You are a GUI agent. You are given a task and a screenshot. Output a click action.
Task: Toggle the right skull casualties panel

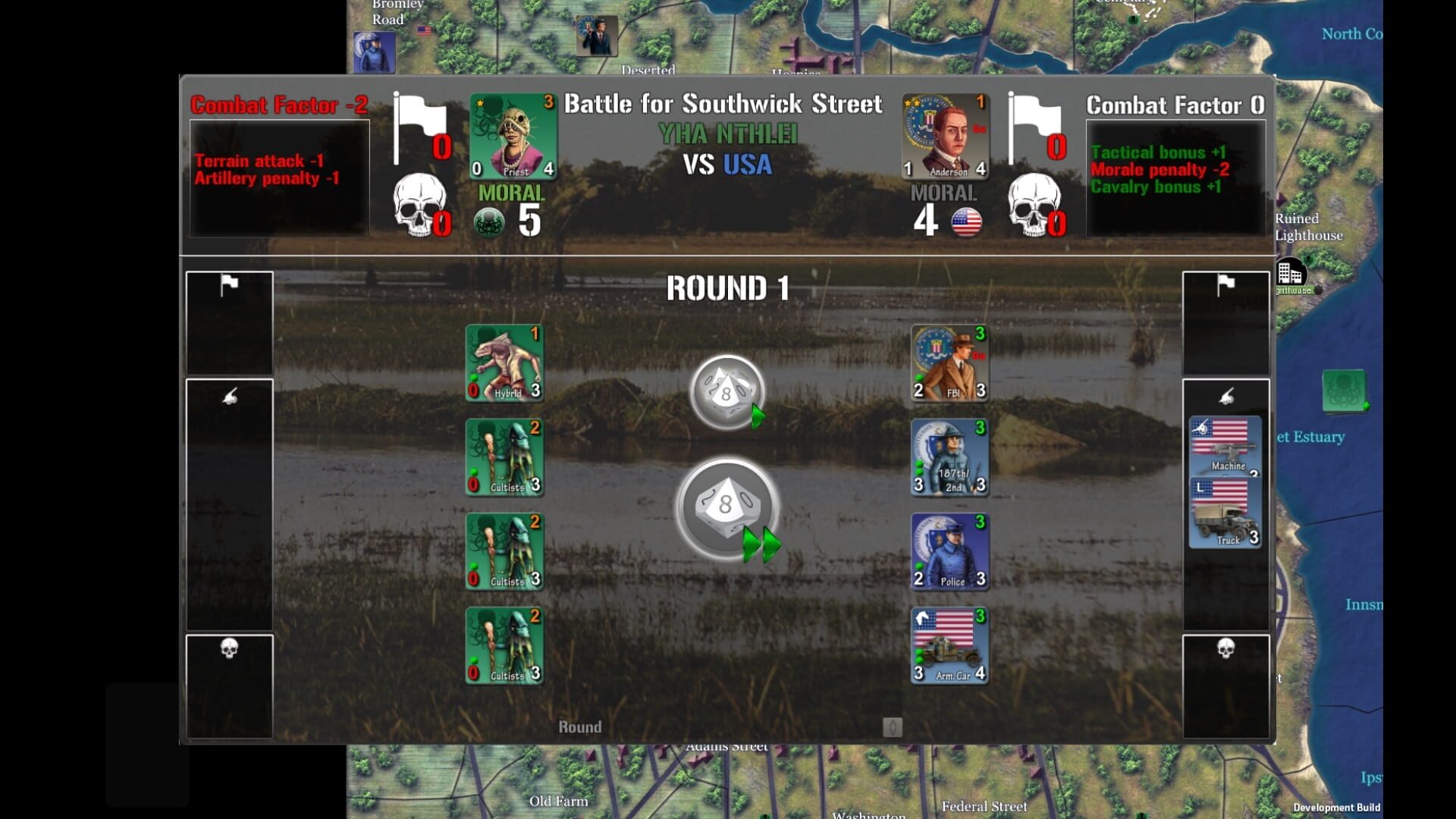(1225, 684)
